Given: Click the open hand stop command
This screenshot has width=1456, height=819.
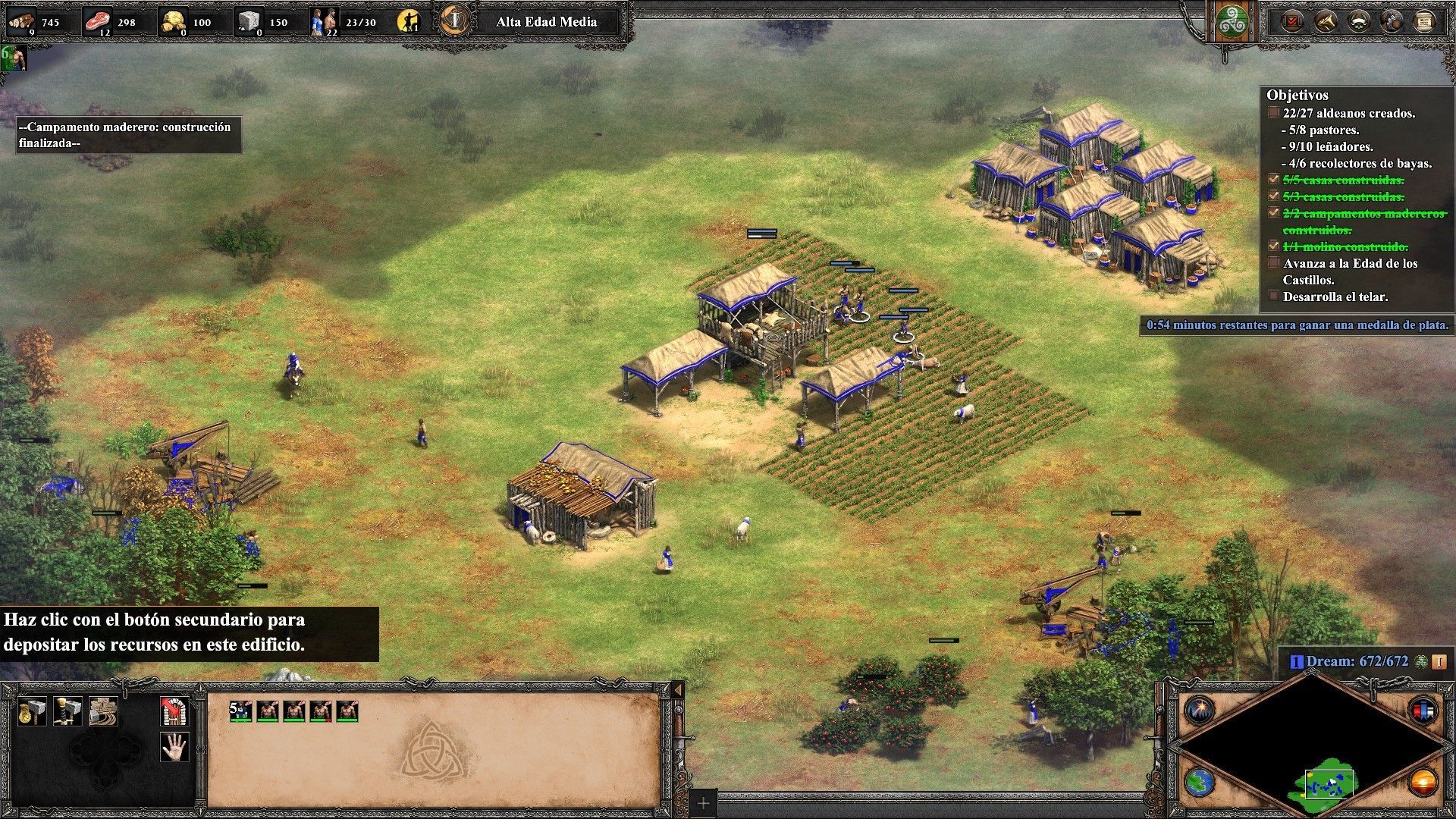Looking at the screenshot, I should click(174, 747).
